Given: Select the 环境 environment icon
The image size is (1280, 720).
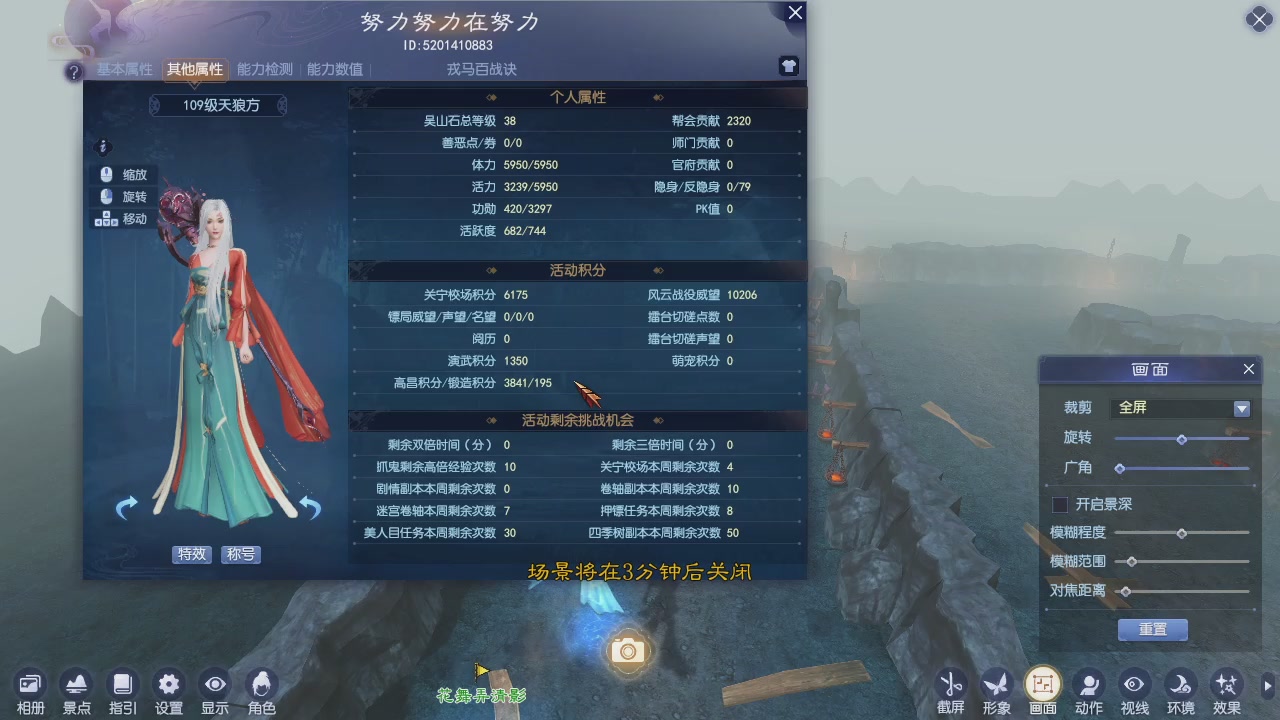Looking at the screenshot, I should click(1179, 684).
